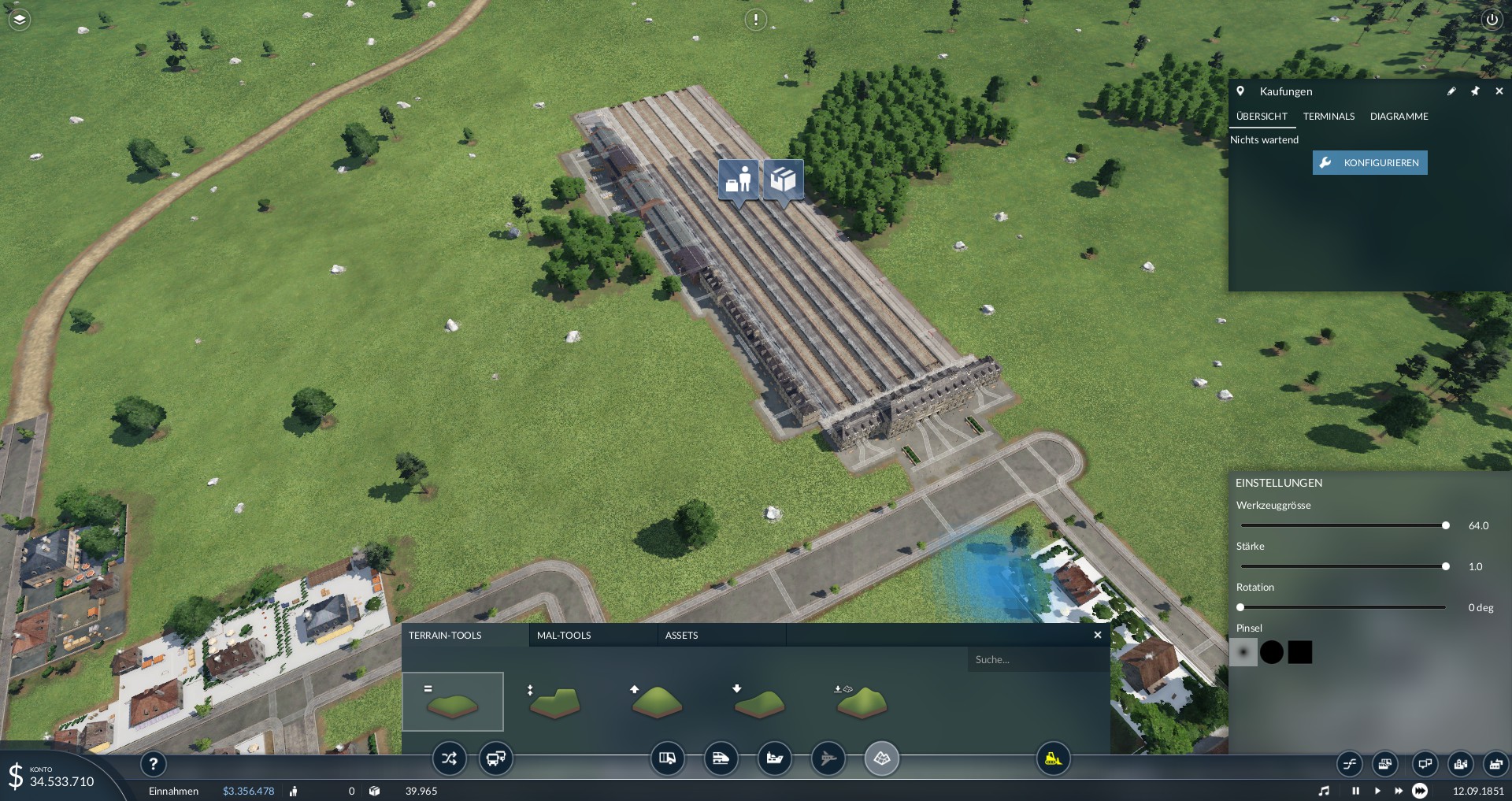This screenshot has height=801, width=1512.
Task: Click the Suche search field
Action: (x=1036, y=660)
